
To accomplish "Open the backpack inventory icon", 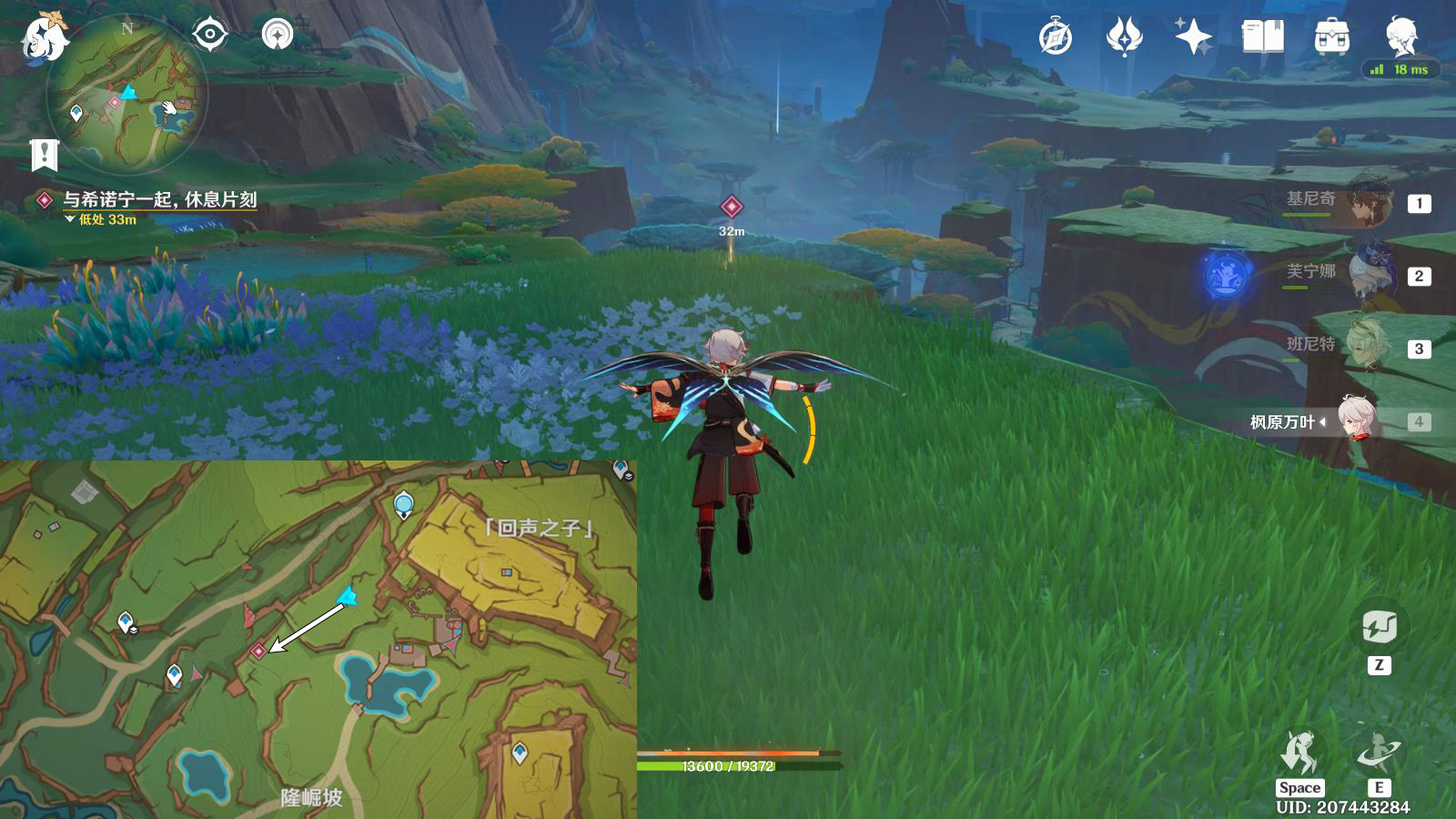I will (x=1331, y=37).
